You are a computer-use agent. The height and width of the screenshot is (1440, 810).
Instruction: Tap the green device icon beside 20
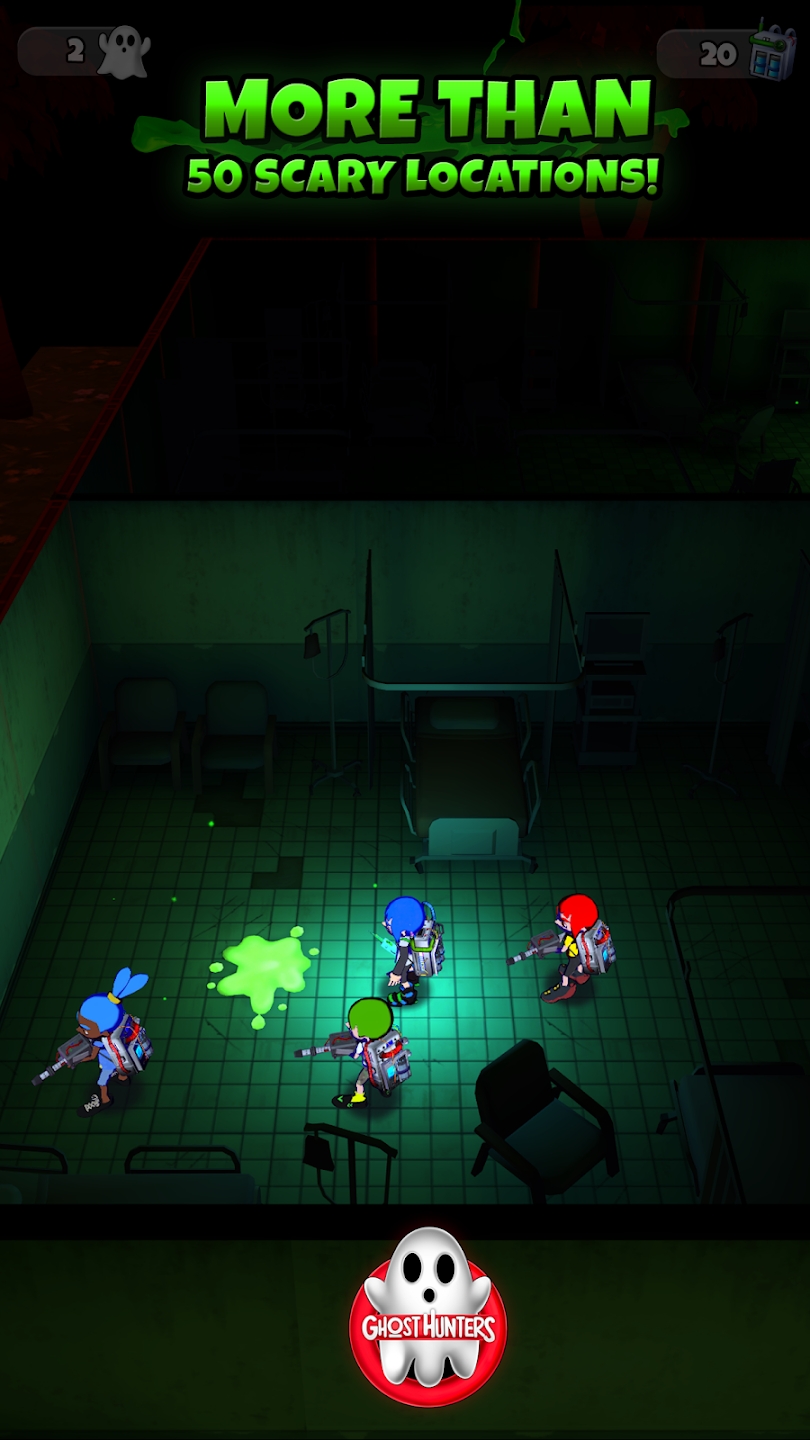pyautogui.click(x=772, y=51)
